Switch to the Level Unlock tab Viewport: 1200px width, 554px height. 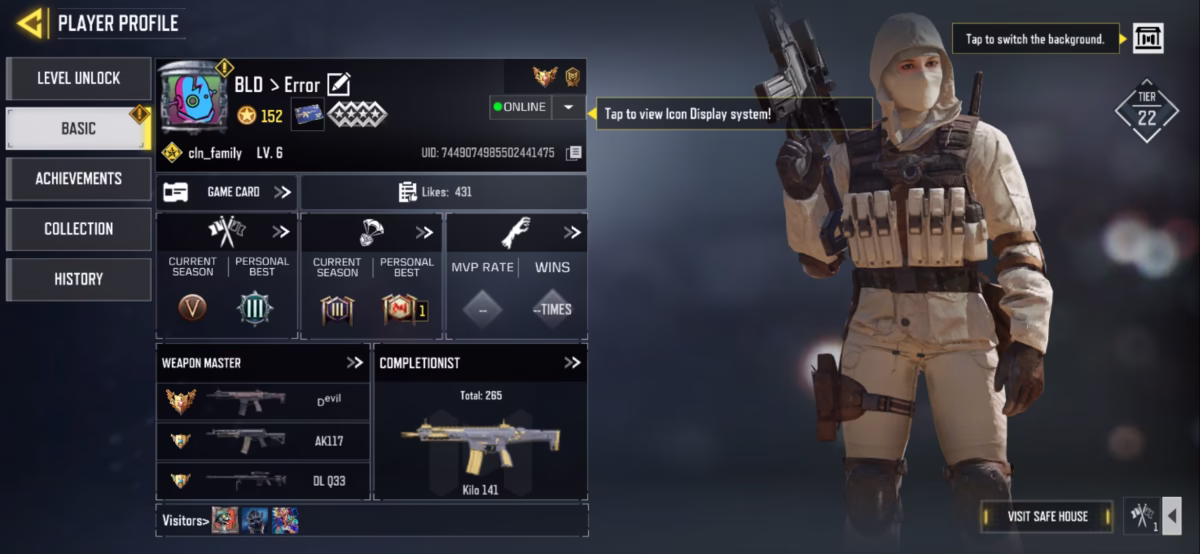78,78
